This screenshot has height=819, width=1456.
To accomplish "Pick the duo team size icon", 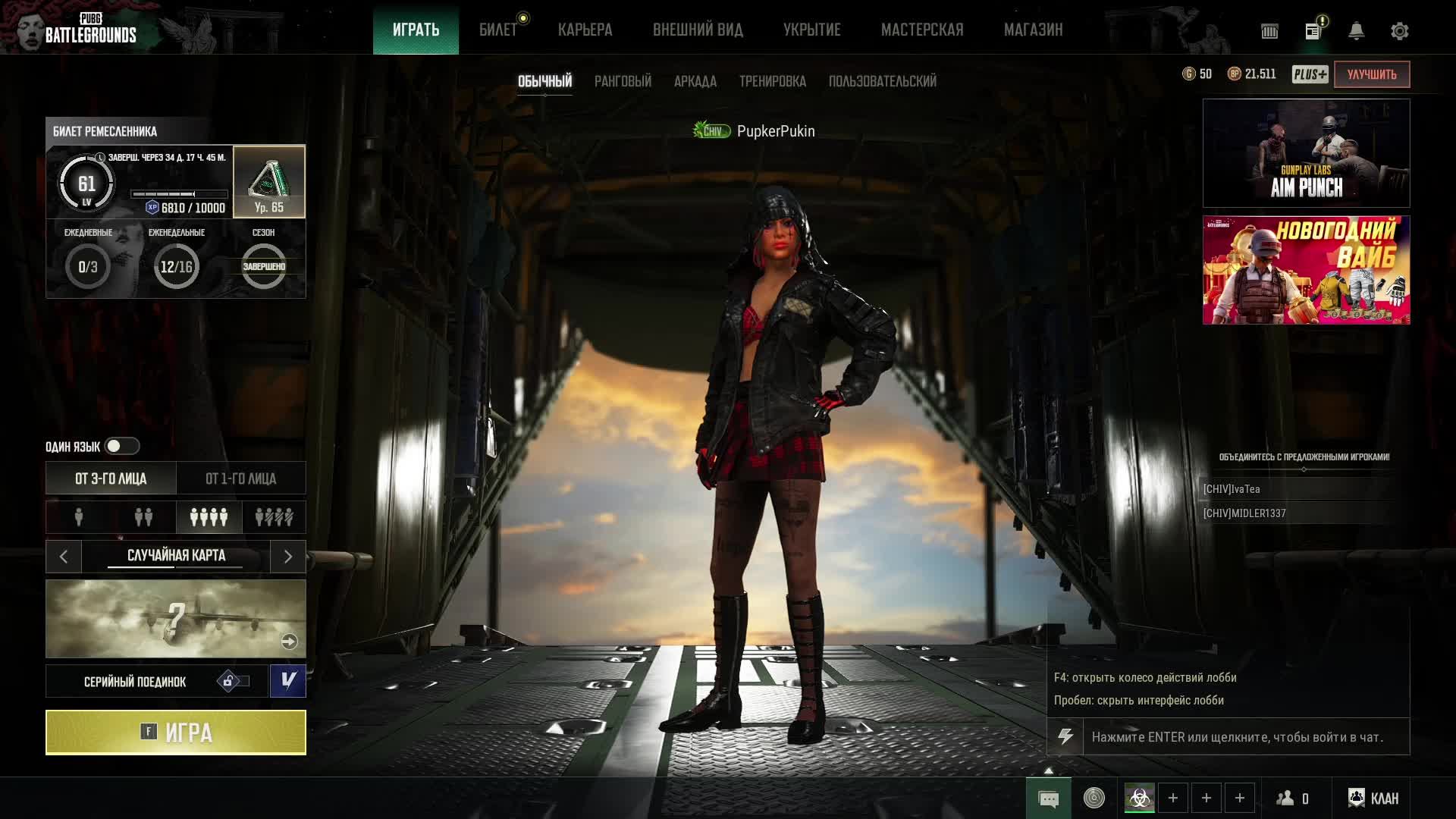I will click(143, 517).
